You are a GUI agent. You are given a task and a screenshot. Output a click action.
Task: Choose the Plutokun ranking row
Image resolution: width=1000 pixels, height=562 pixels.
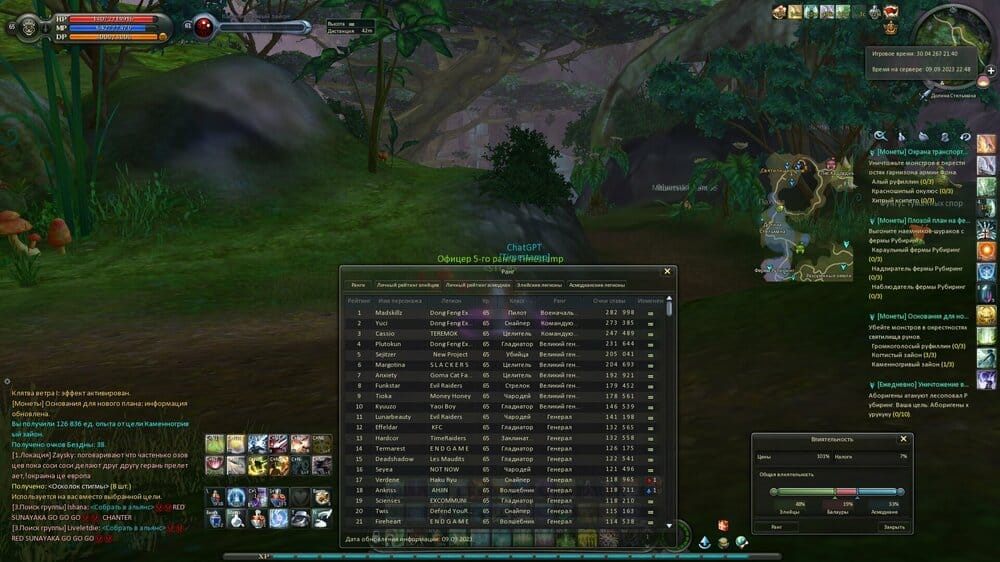click(x=500, y=343)
